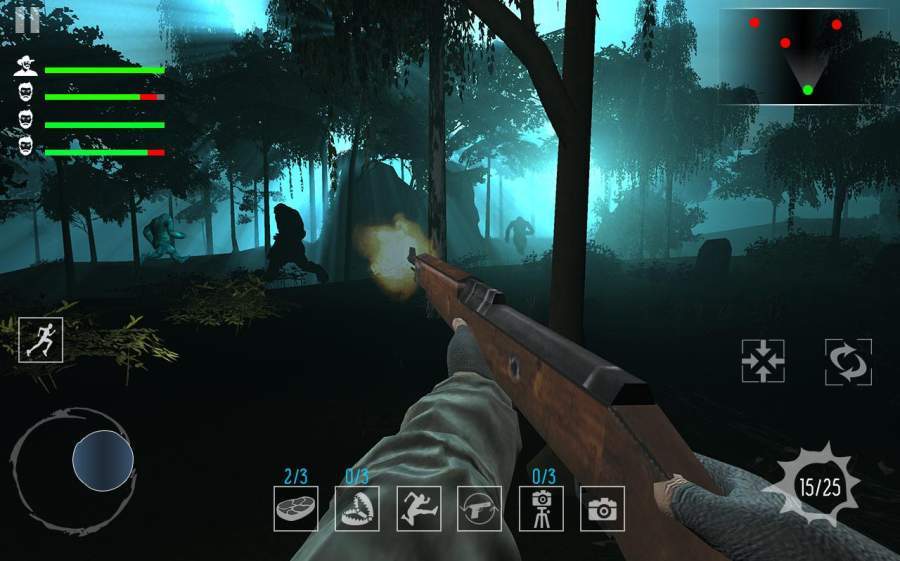Switch weapon with the pistol icon
The height and width of the screenshot is (561, 900).
(x=479, y=508)
